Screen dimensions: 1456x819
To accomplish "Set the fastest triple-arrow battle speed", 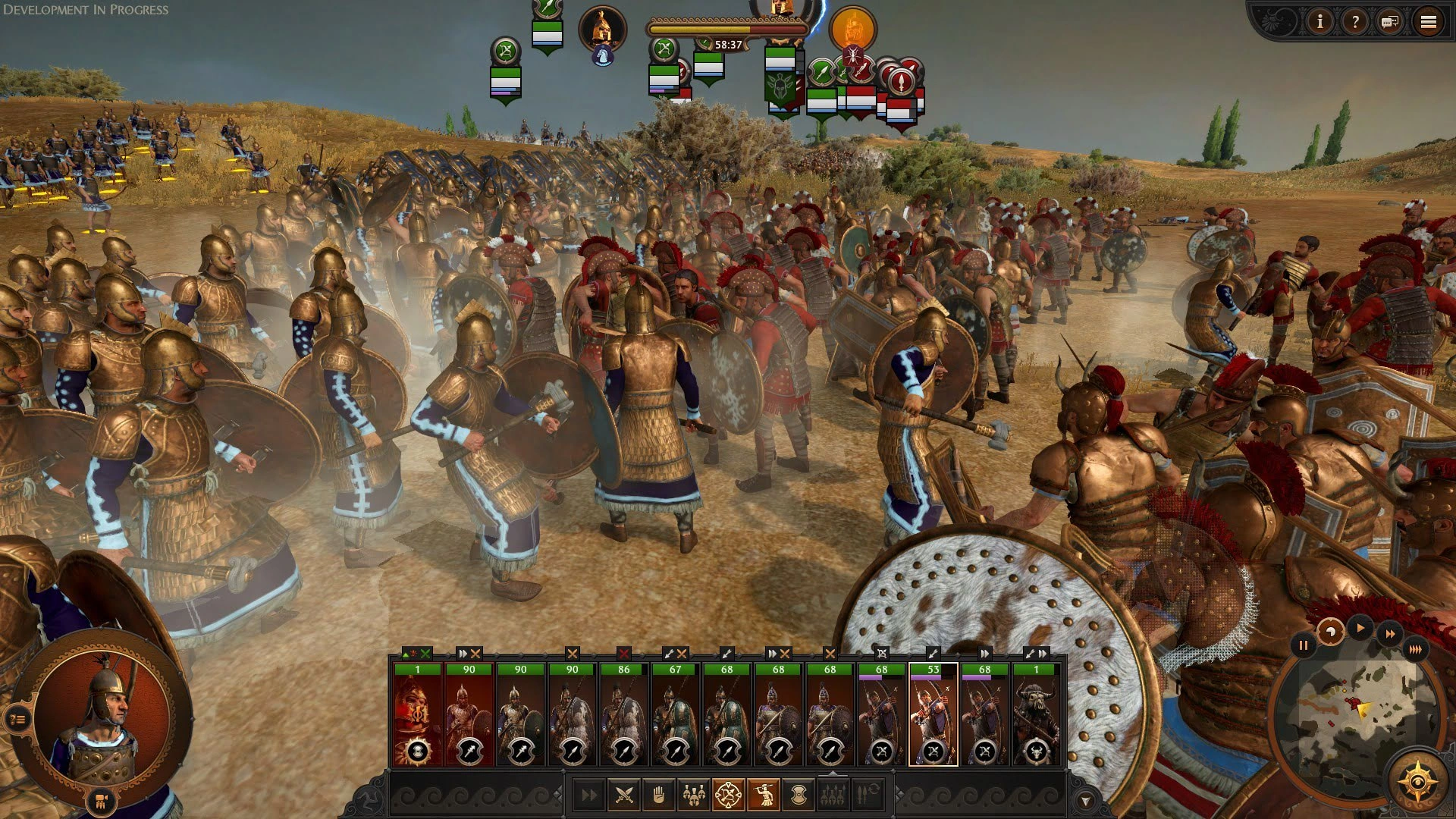I will point(1415,649).
